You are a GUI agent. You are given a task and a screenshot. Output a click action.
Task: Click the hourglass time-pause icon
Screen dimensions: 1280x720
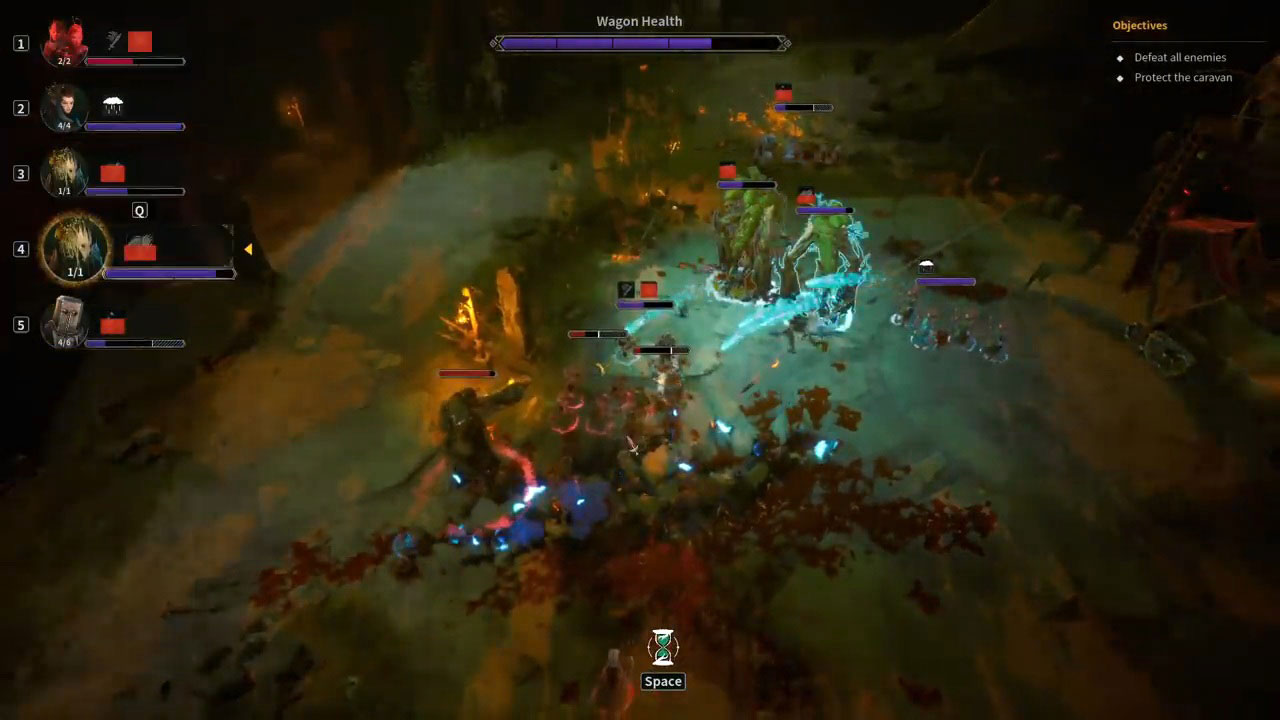[x=662, y=647]
